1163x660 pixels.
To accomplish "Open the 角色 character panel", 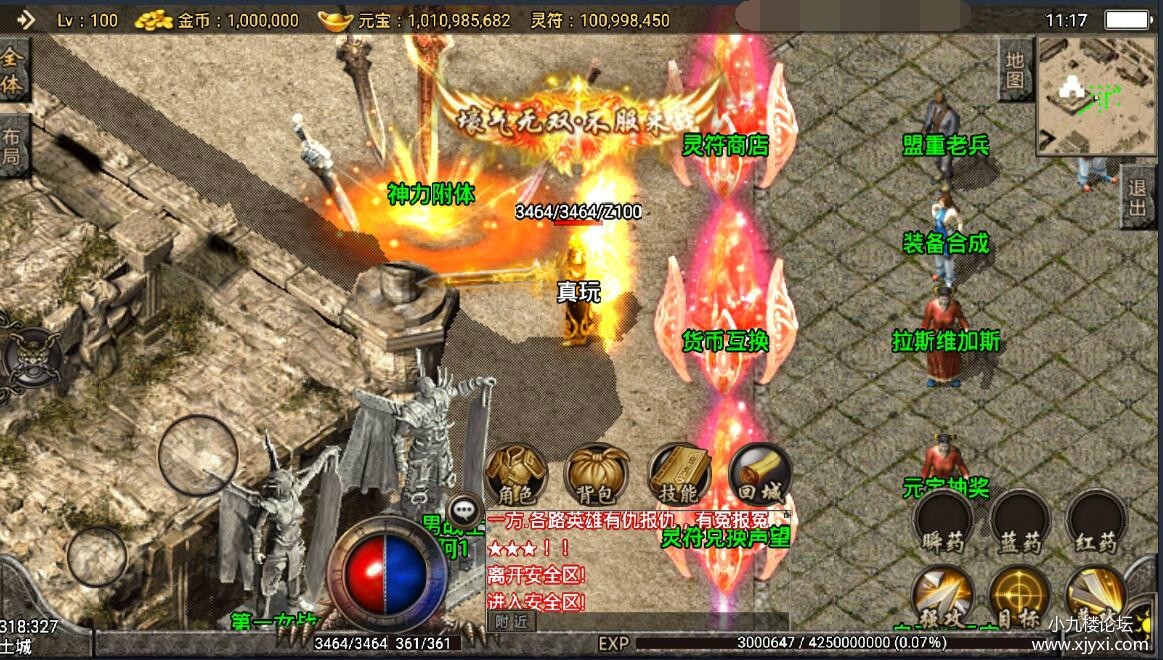I will click(x=516, y=474).
